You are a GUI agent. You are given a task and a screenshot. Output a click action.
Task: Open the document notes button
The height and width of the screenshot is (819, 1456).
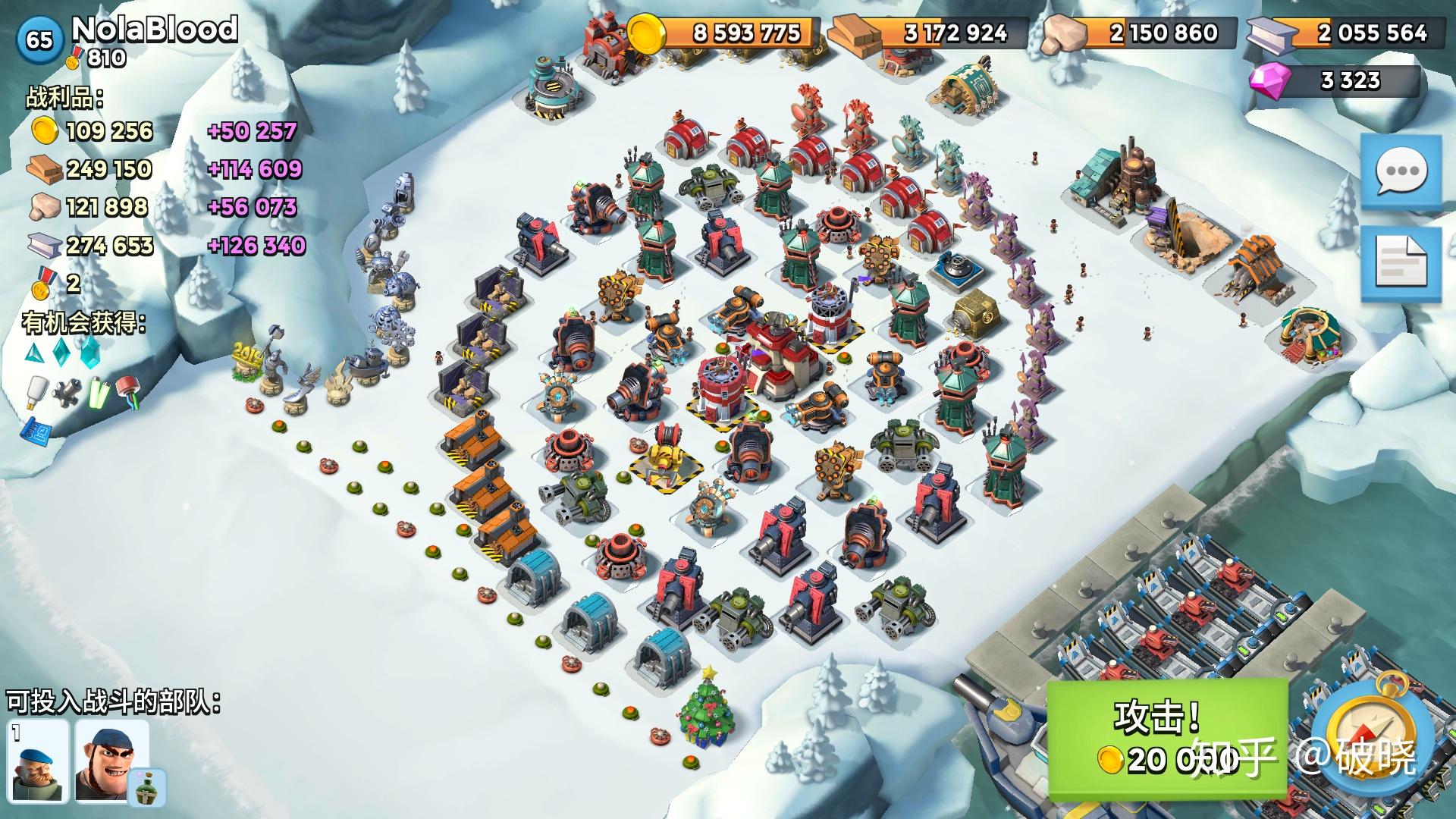click(1401, 262)
